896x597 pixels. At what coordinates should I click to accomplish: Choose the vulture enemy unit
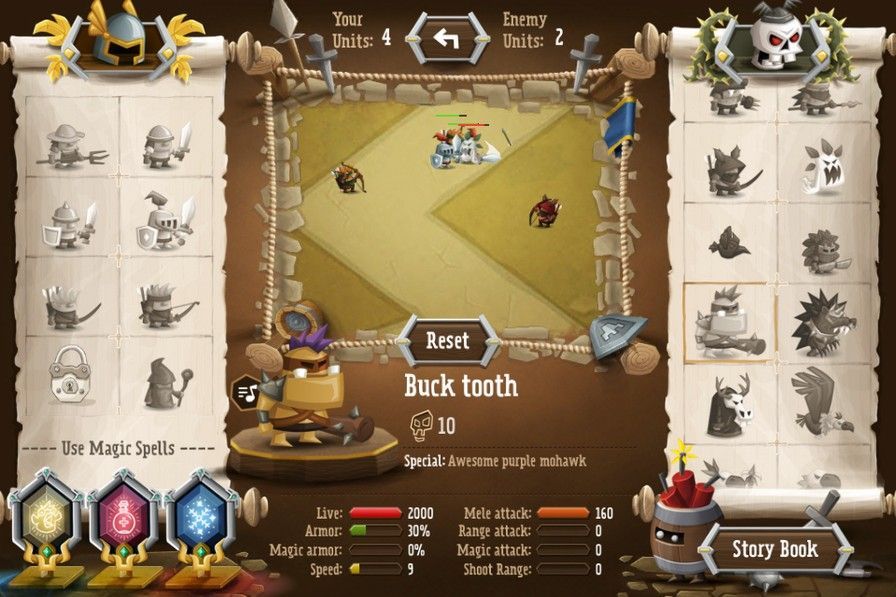pyautogui.click(x=824, y=403)
